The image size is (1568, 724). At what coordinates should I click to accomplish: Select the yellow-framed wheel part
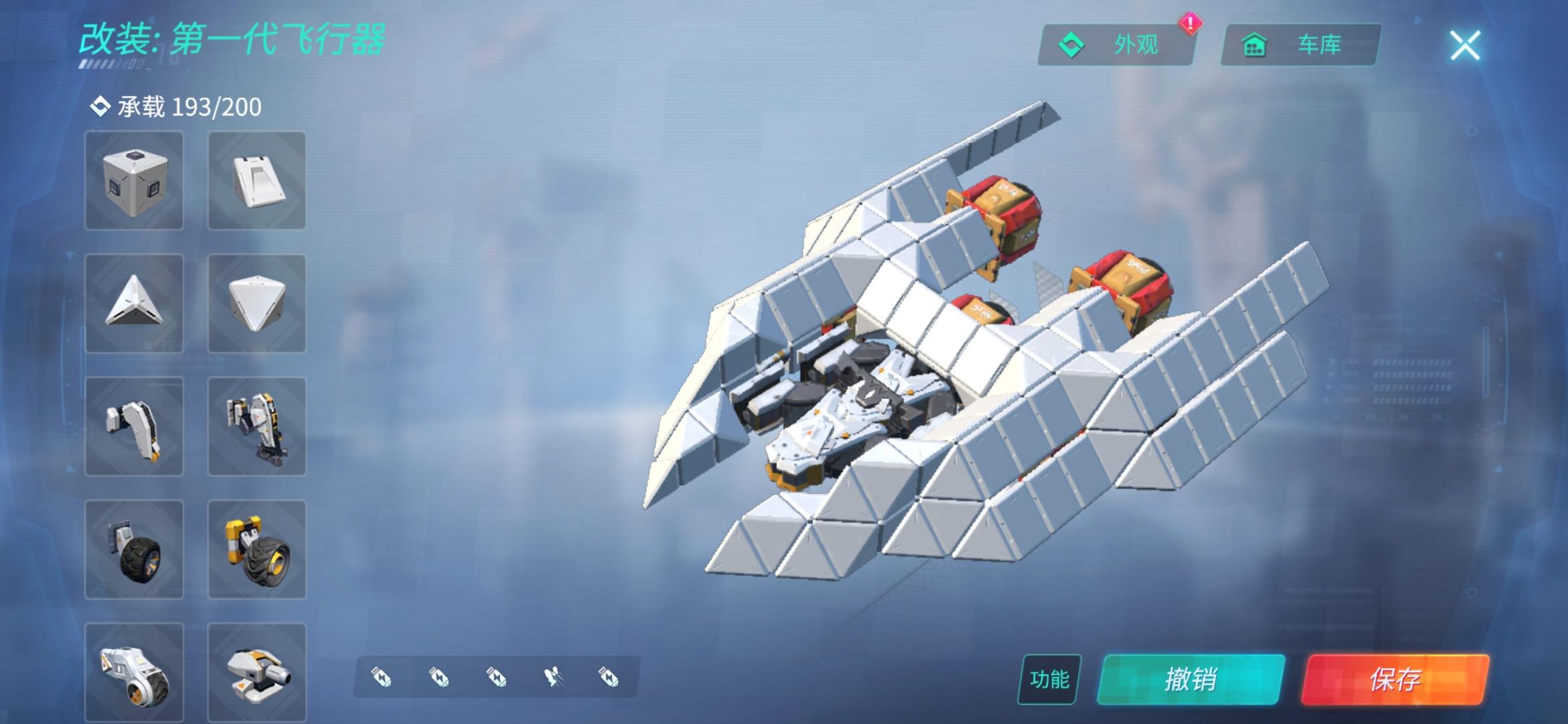(x=257, y=549)
